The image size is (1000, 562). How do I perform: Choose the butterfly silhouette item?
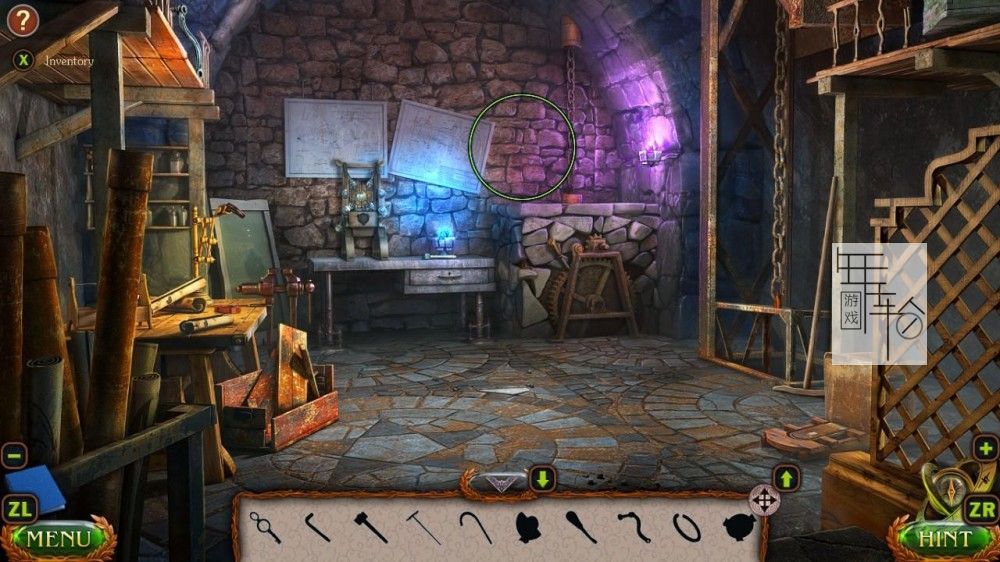click(x=528, y=526)
